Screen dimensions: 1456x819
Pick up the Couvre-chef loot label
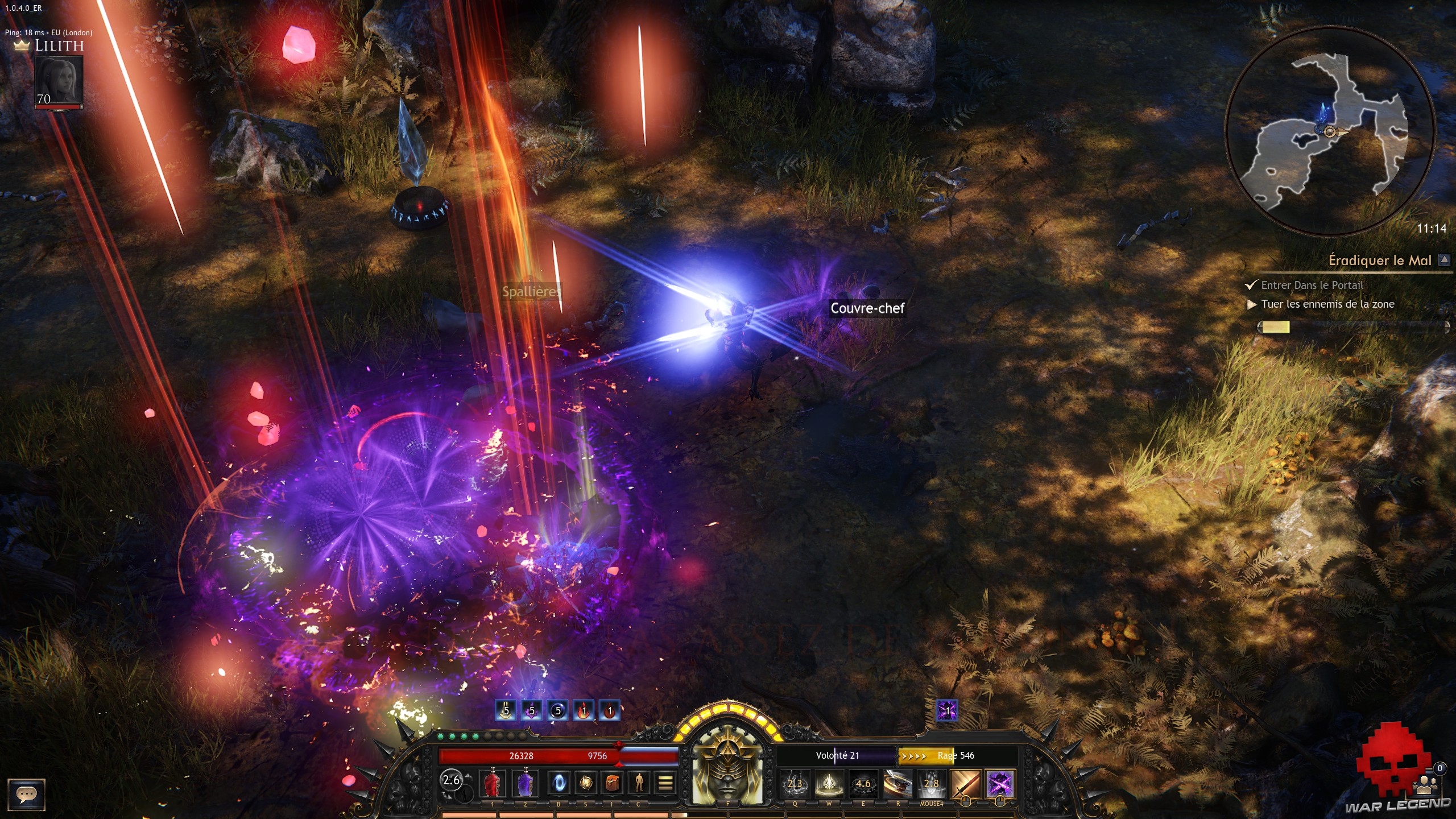pos(867,308)
